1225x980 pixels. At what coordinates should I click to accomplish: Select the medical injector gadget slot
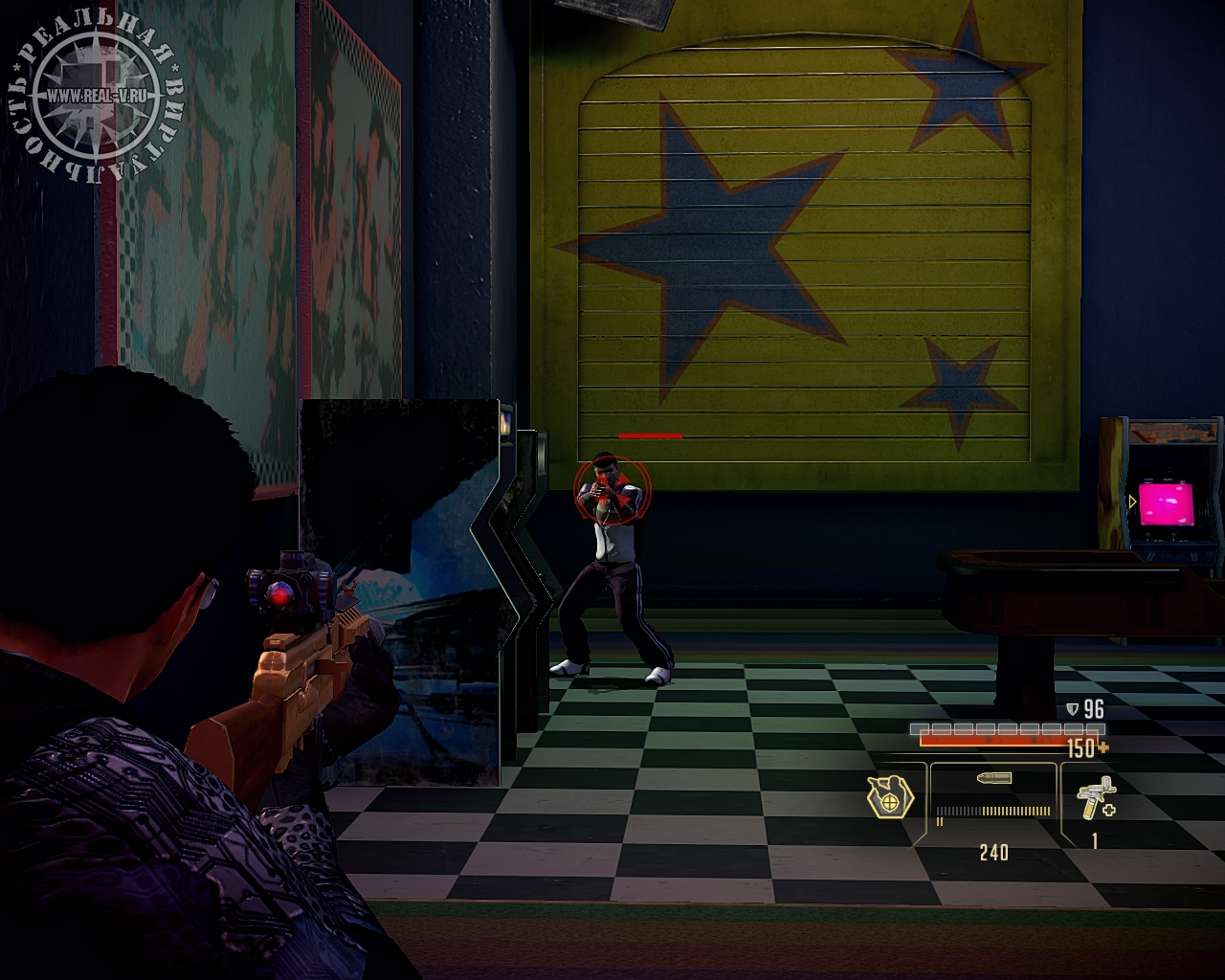tap(1095, 800)
